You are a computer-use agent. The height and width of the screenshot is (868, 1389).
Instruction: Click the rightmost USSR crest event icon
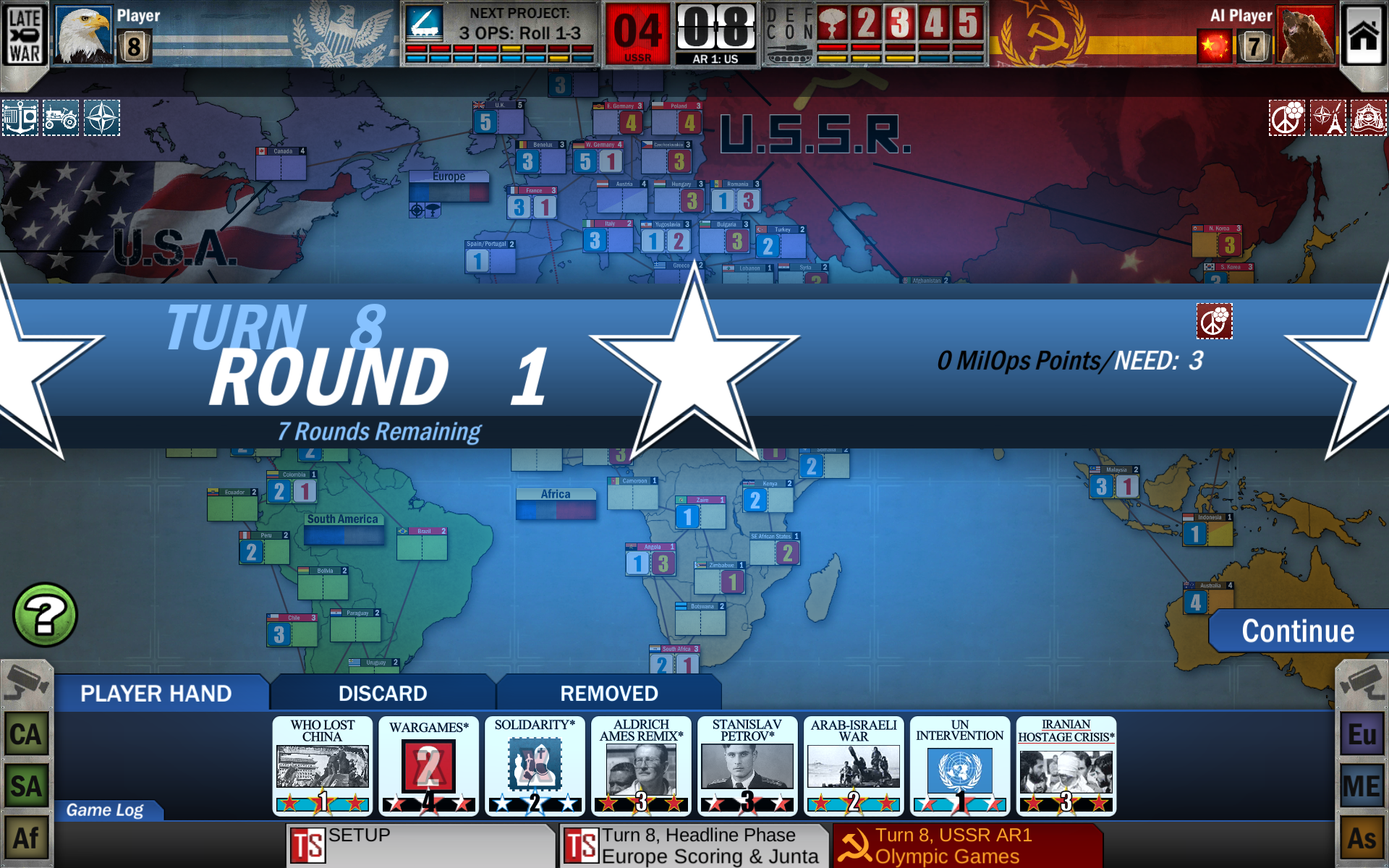(1370, 119)
